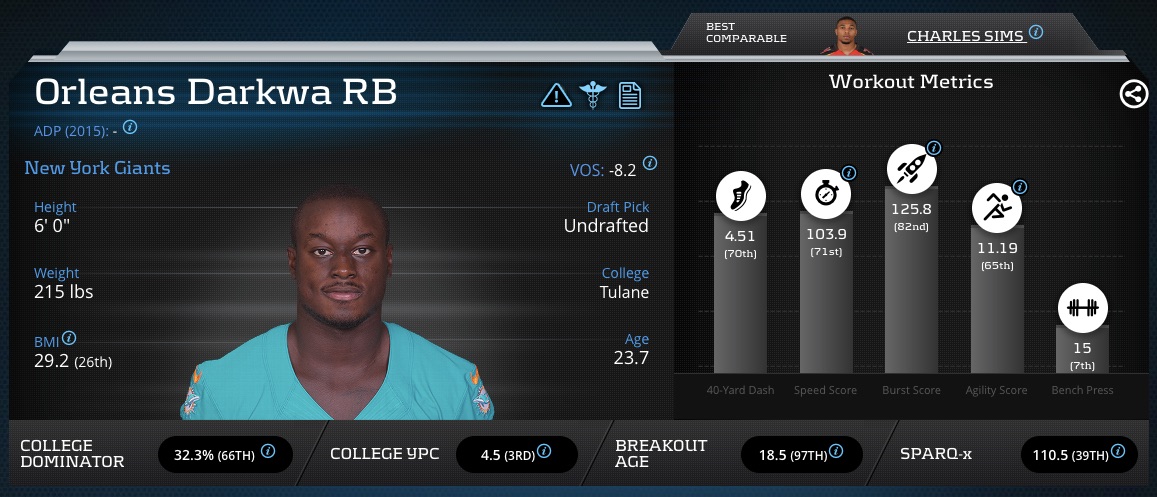
Task: Show info for BMI
Action: click(x=70, y=338)
